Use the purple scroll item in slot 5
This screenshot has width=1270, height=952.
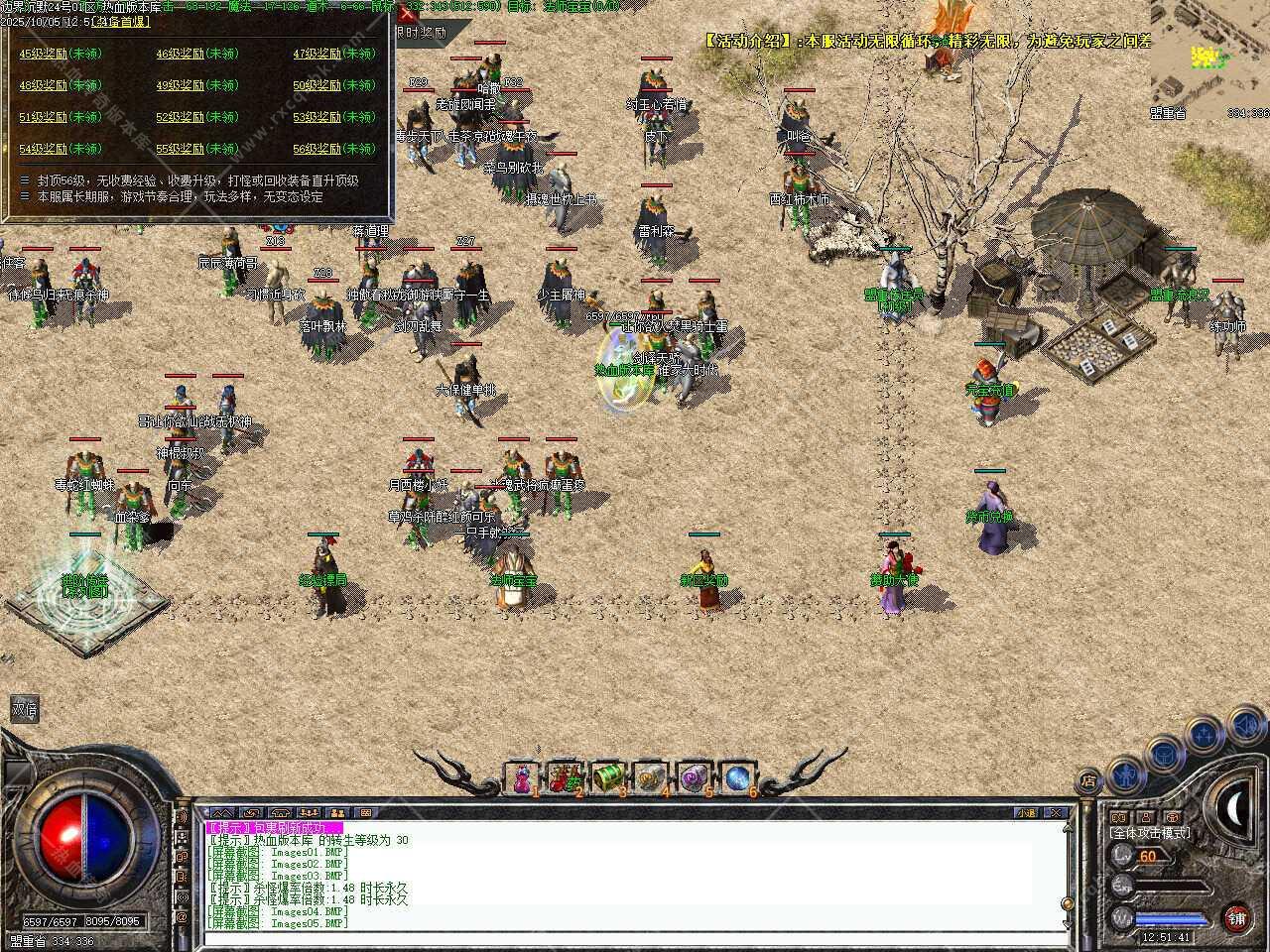click(694, 778)
